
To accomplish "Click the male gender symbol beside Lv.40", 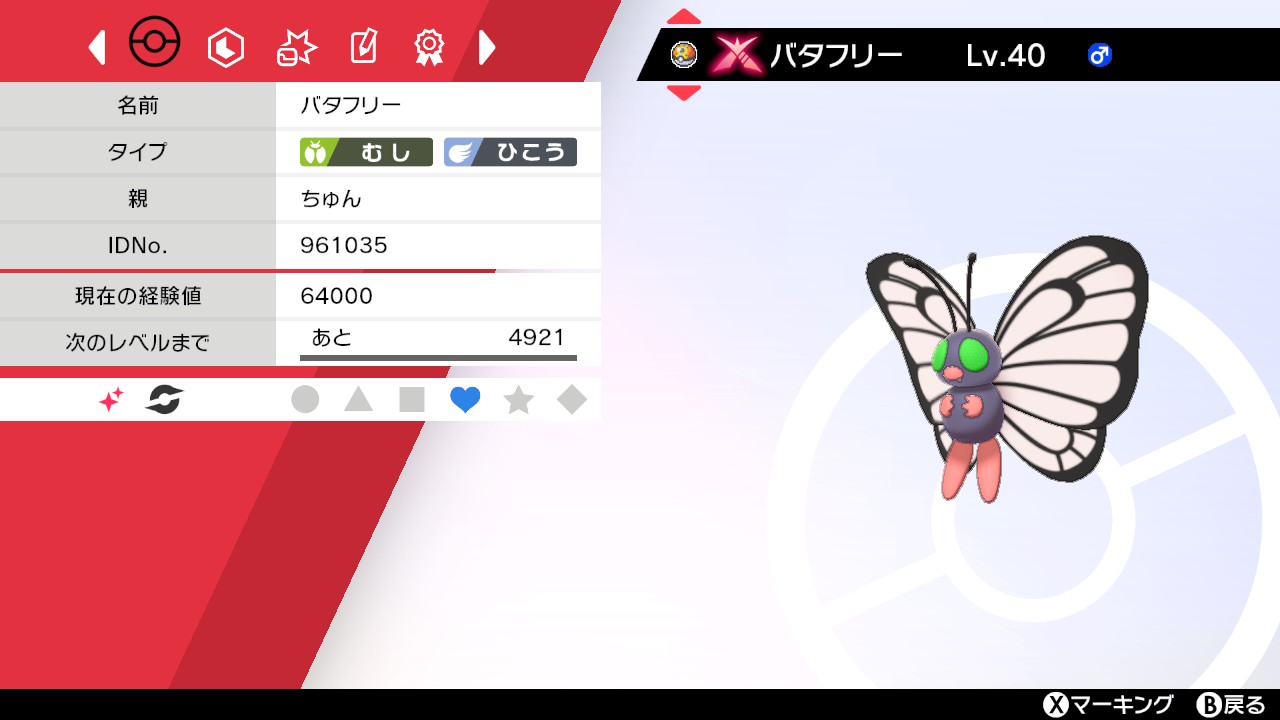I will [1098, 55].
